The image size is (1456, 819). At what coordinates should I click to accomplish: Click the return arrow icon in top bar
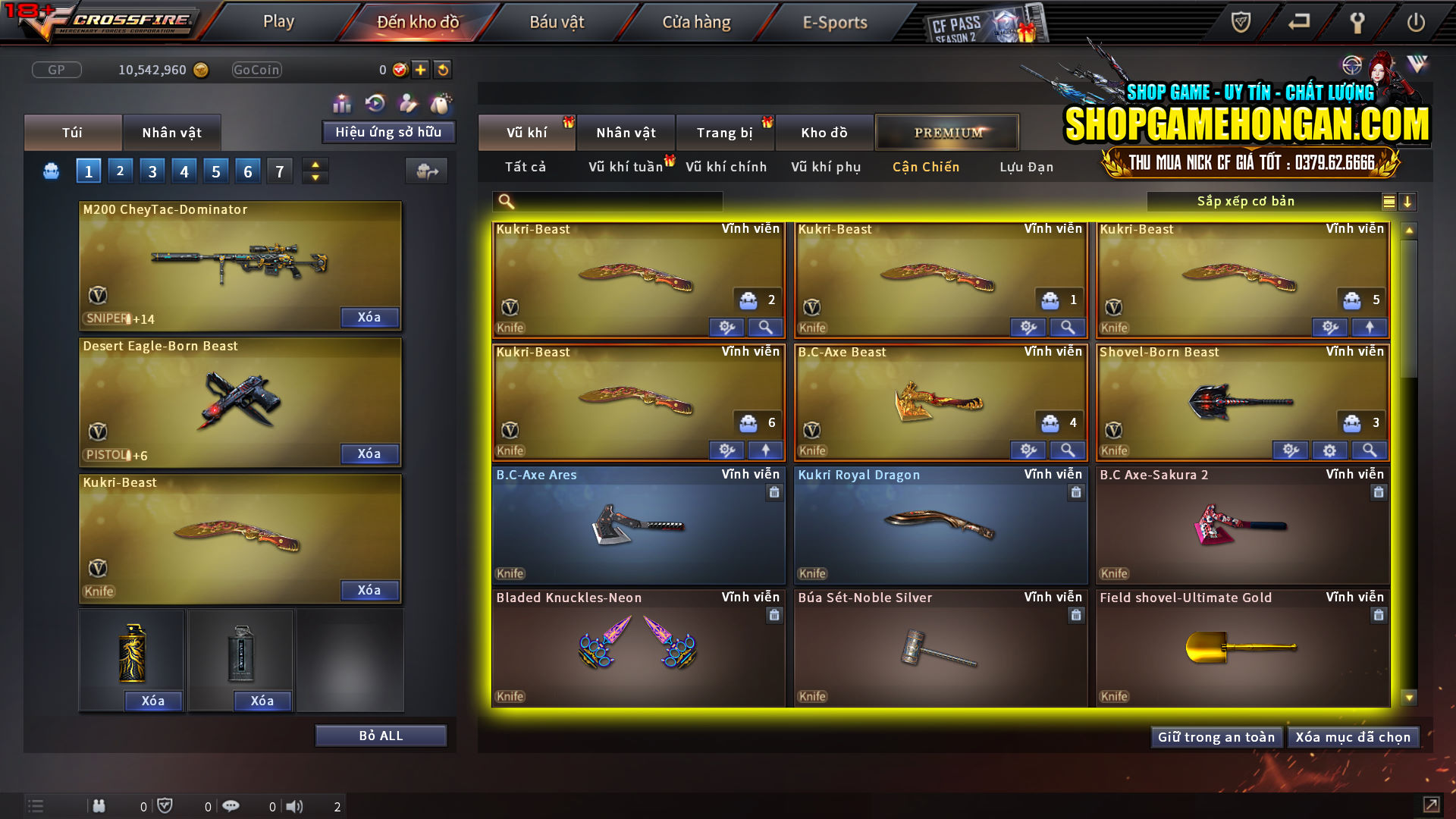(x=1297, y=22)
